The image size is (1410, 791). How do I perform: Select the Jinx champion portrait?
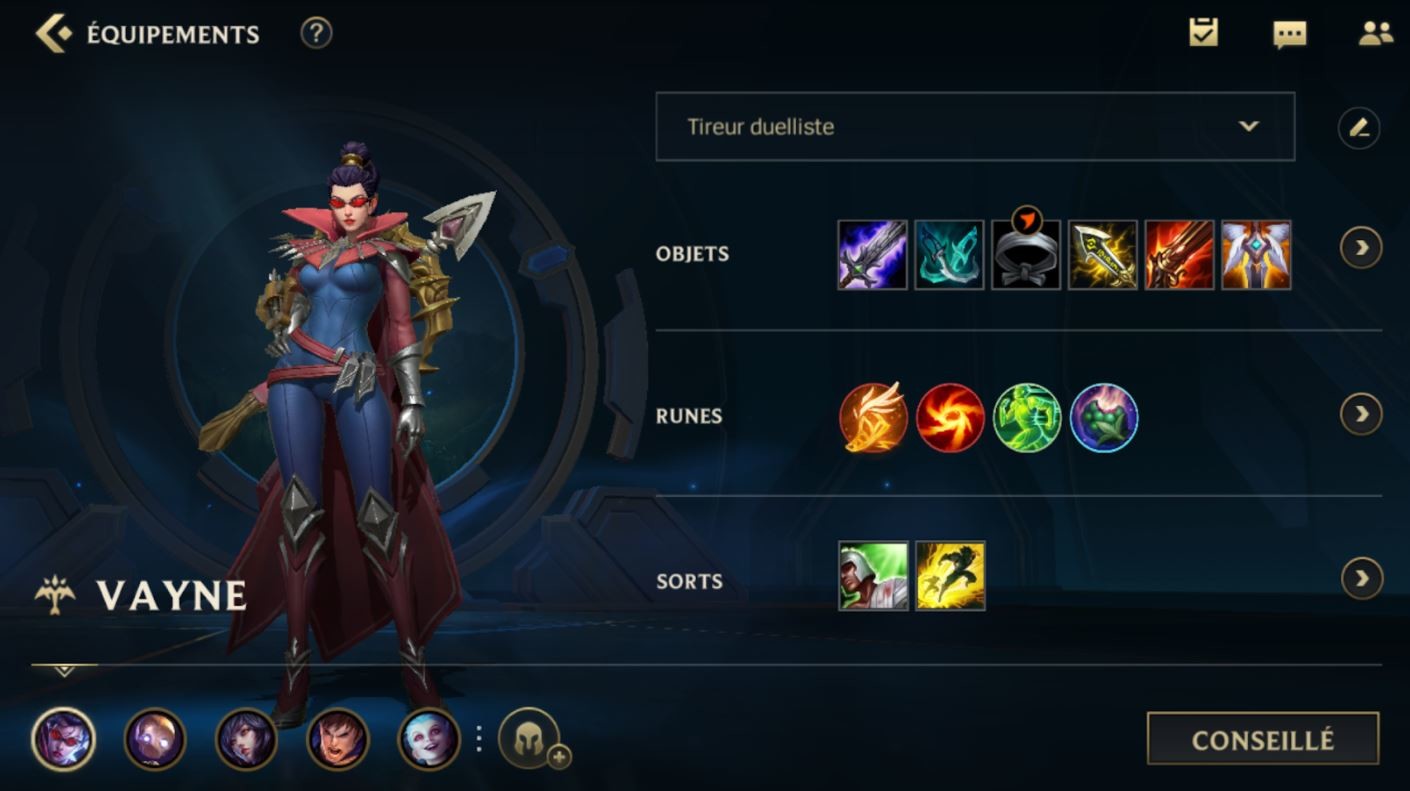[430, 742]
